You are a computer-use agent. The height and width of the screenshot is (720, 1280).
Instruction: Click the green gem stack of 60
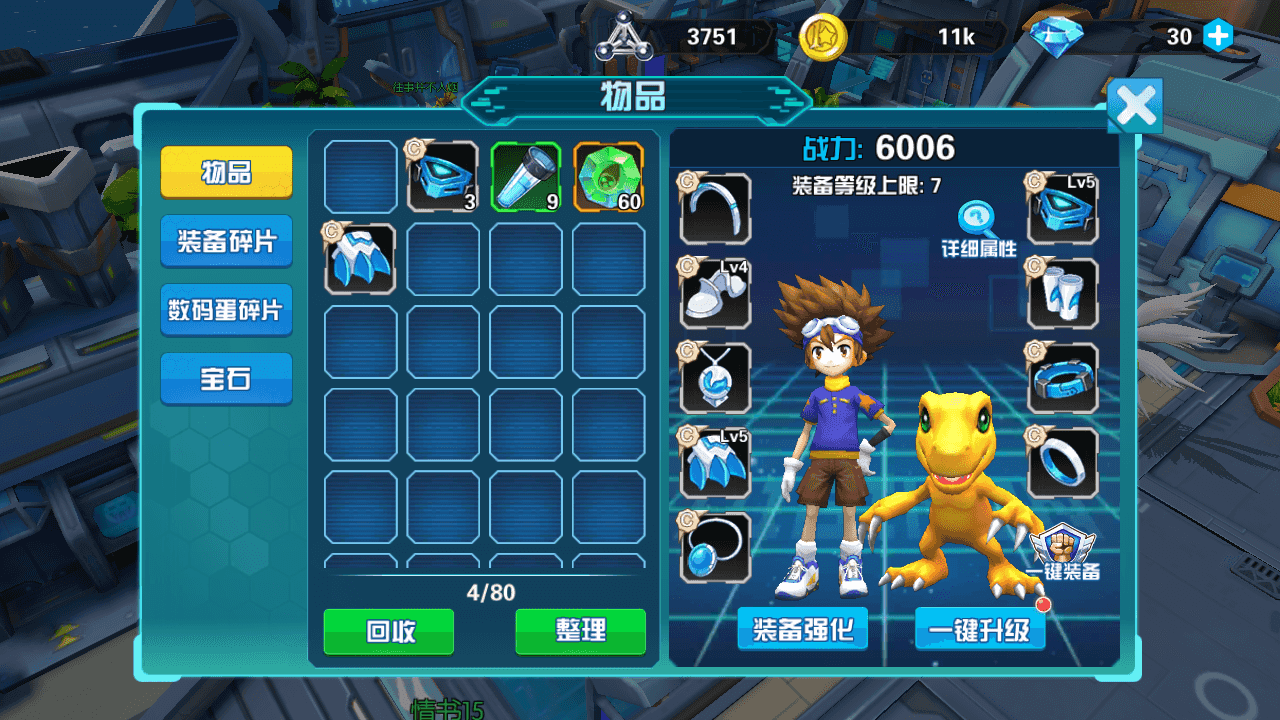pyautogui.click(x=610, y=178)
